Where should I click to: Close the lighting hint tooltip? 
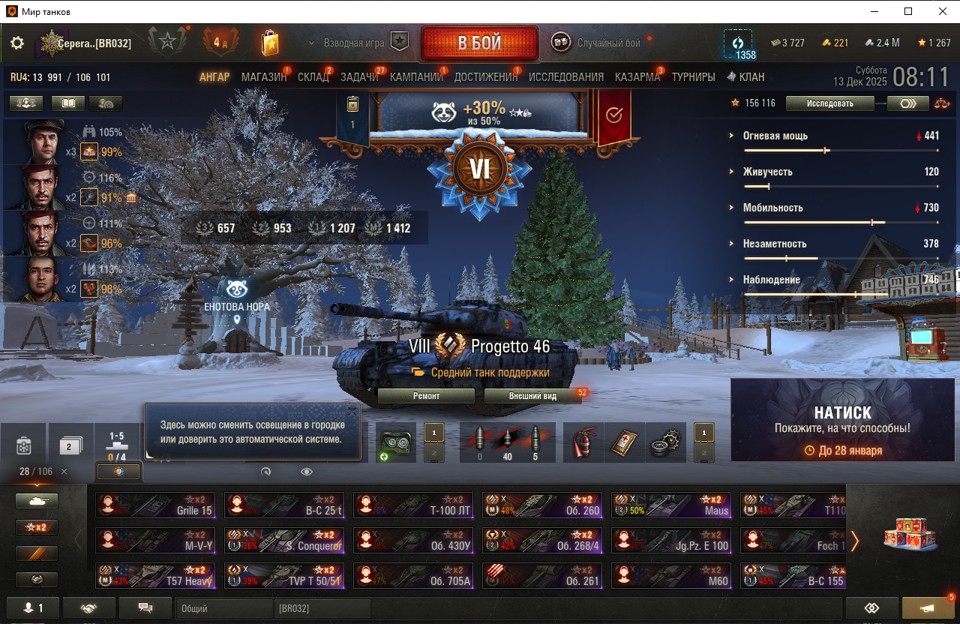pyautogui.click(x=352, y=411)
